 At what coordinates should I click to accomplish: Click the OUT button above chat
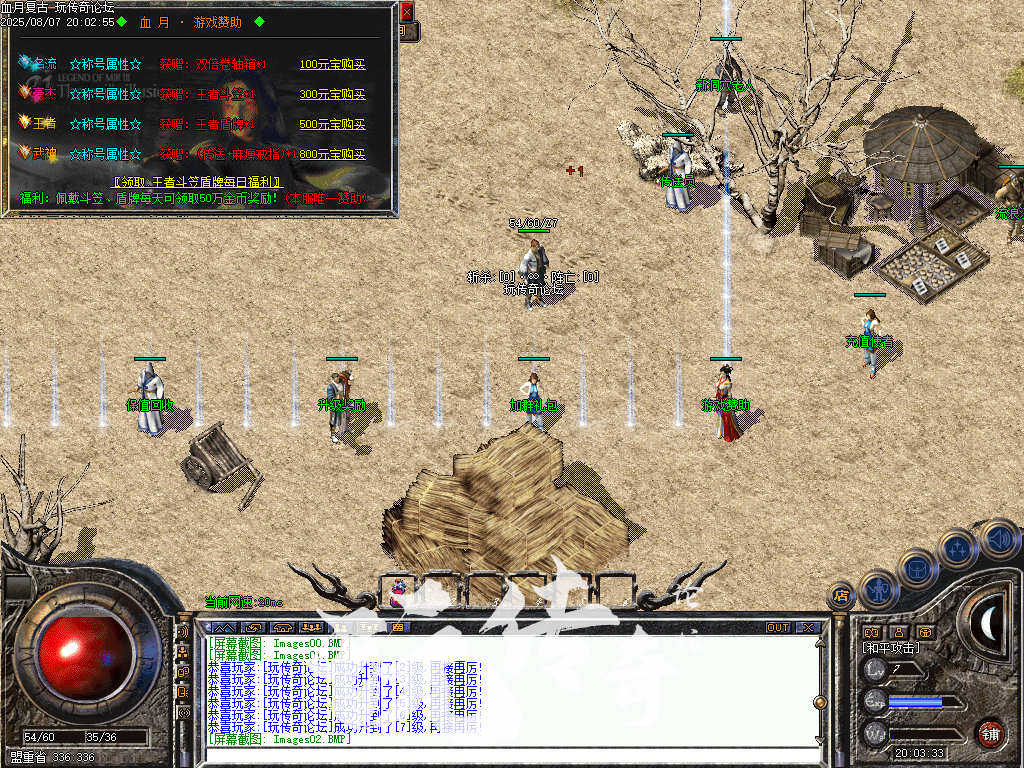pos(778,628)
